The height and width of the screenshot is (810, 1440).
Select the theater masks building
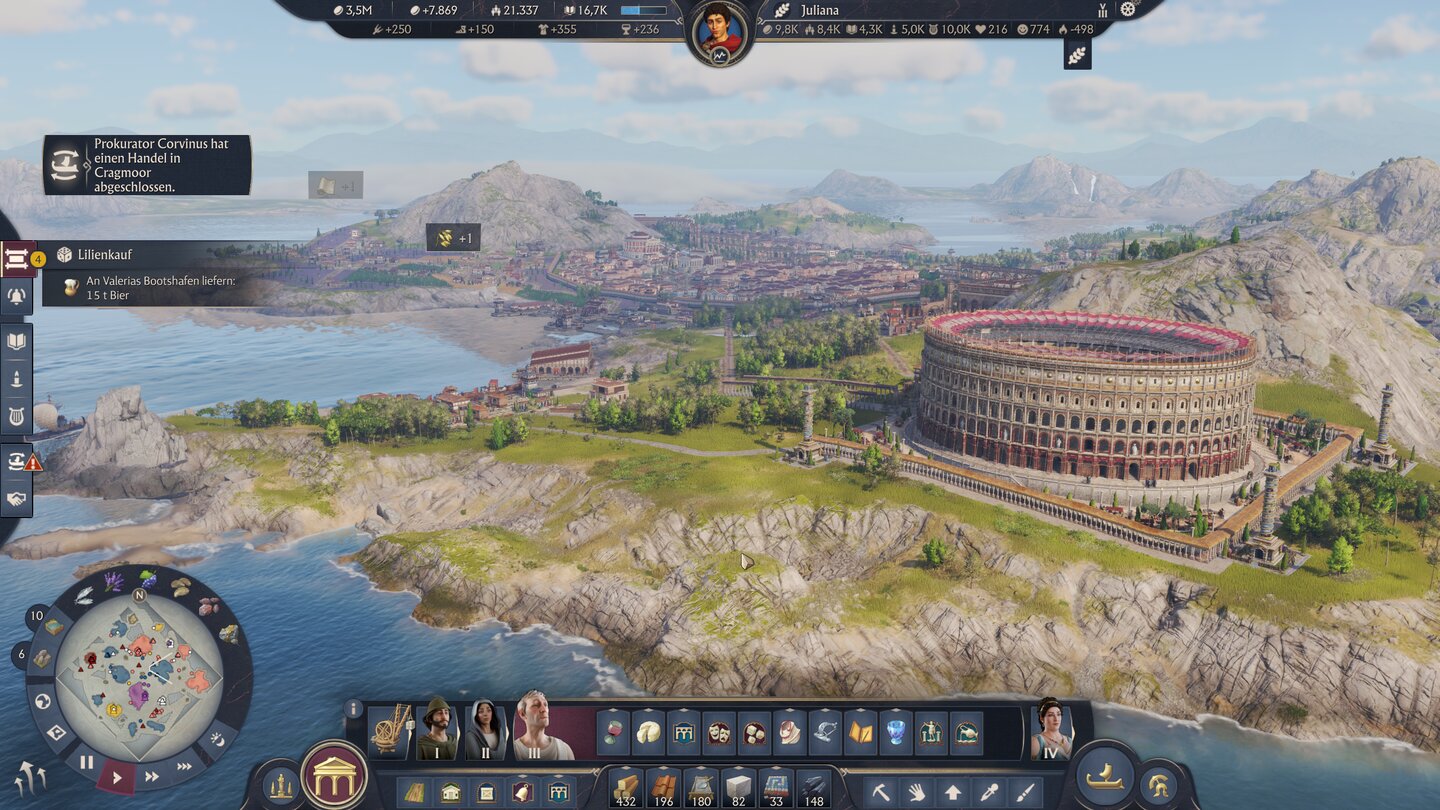click(718, 732)
